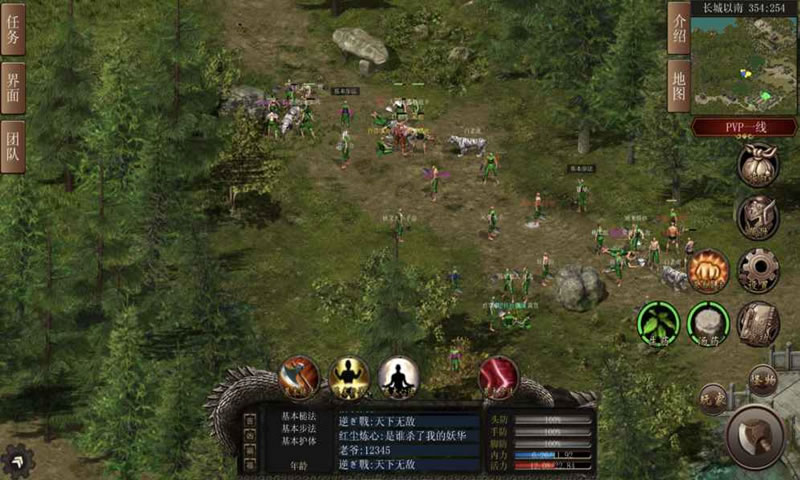
Task: Open the bag pouch icon
Action: (x=758, y=165)
